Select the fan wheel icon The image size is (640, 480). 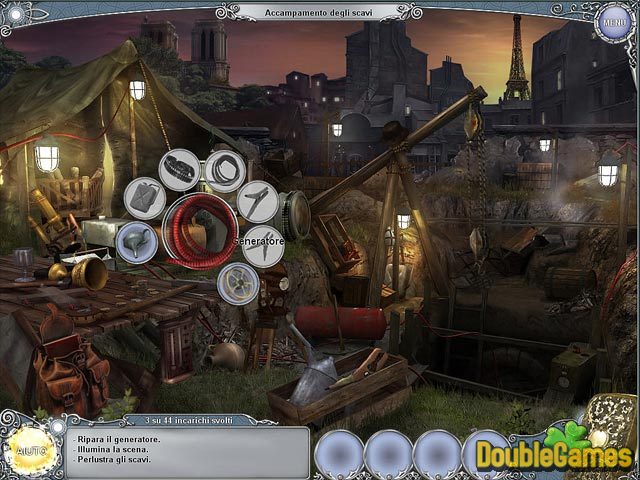click(x=238, y=282)
